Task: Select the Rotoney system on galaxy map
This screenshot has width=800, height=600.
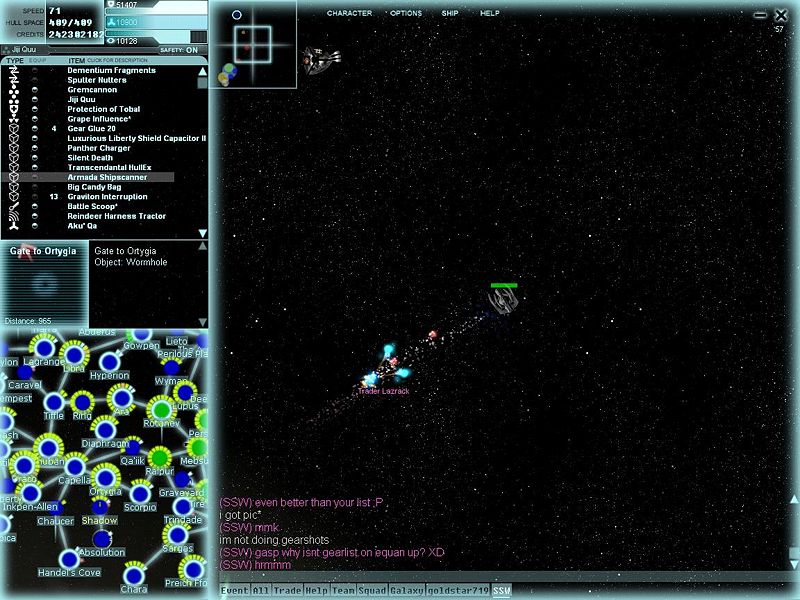Action: pyautogui.click(x=160, y=409)
